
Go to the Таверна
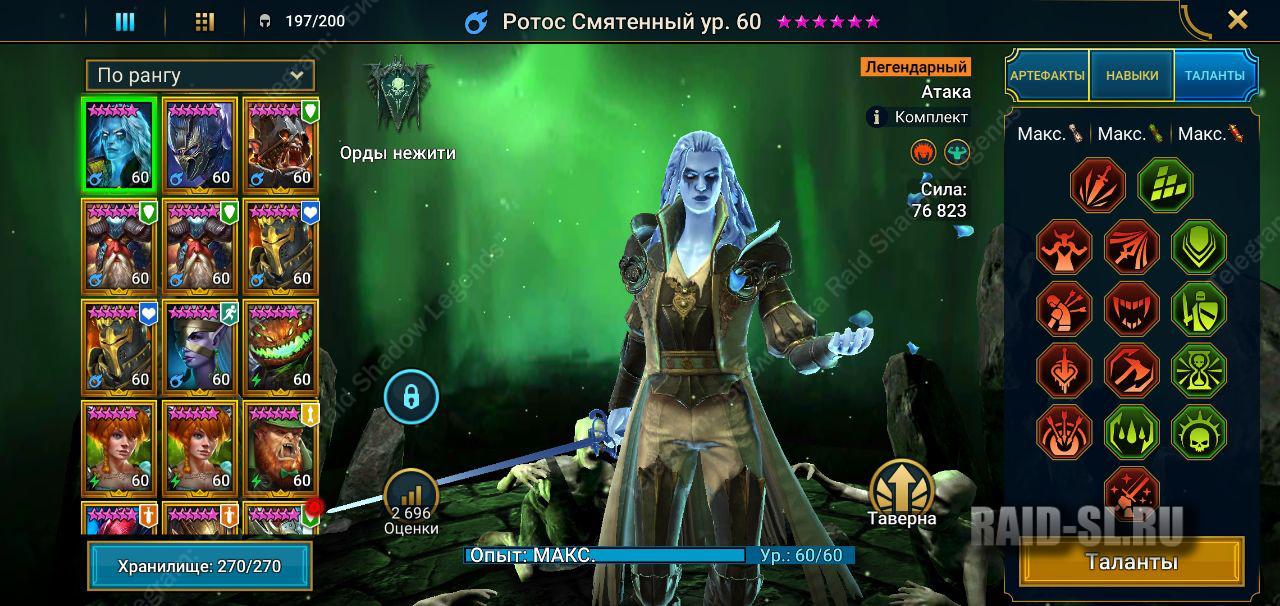(x=902, y=492)
